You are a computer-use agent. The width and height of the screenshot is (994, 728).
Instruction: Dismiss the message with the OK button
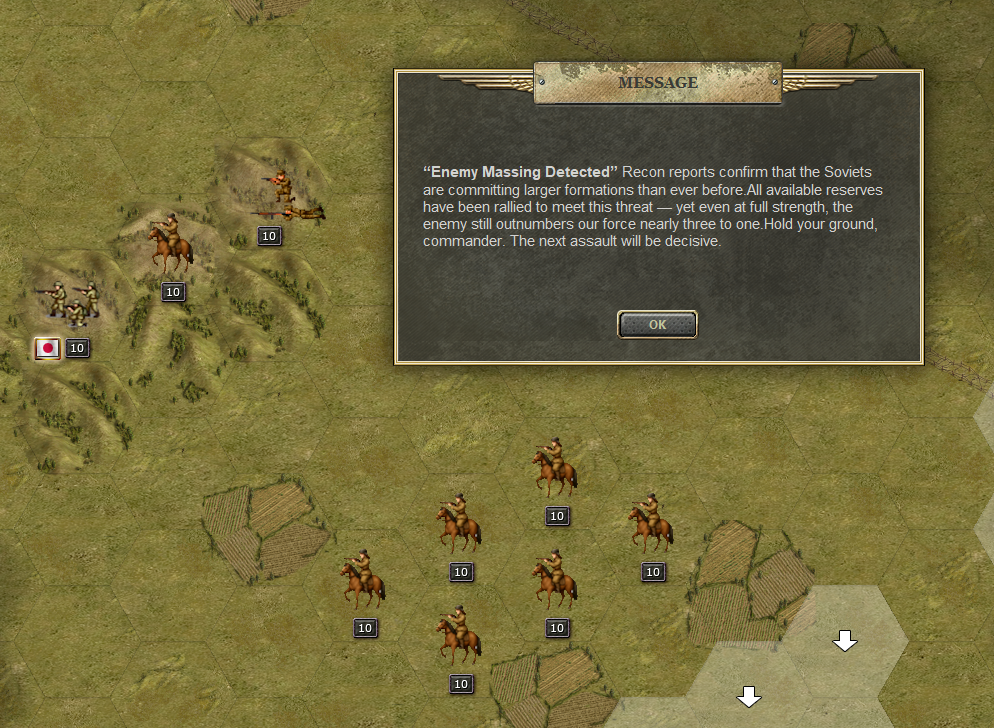coord(657,324)
